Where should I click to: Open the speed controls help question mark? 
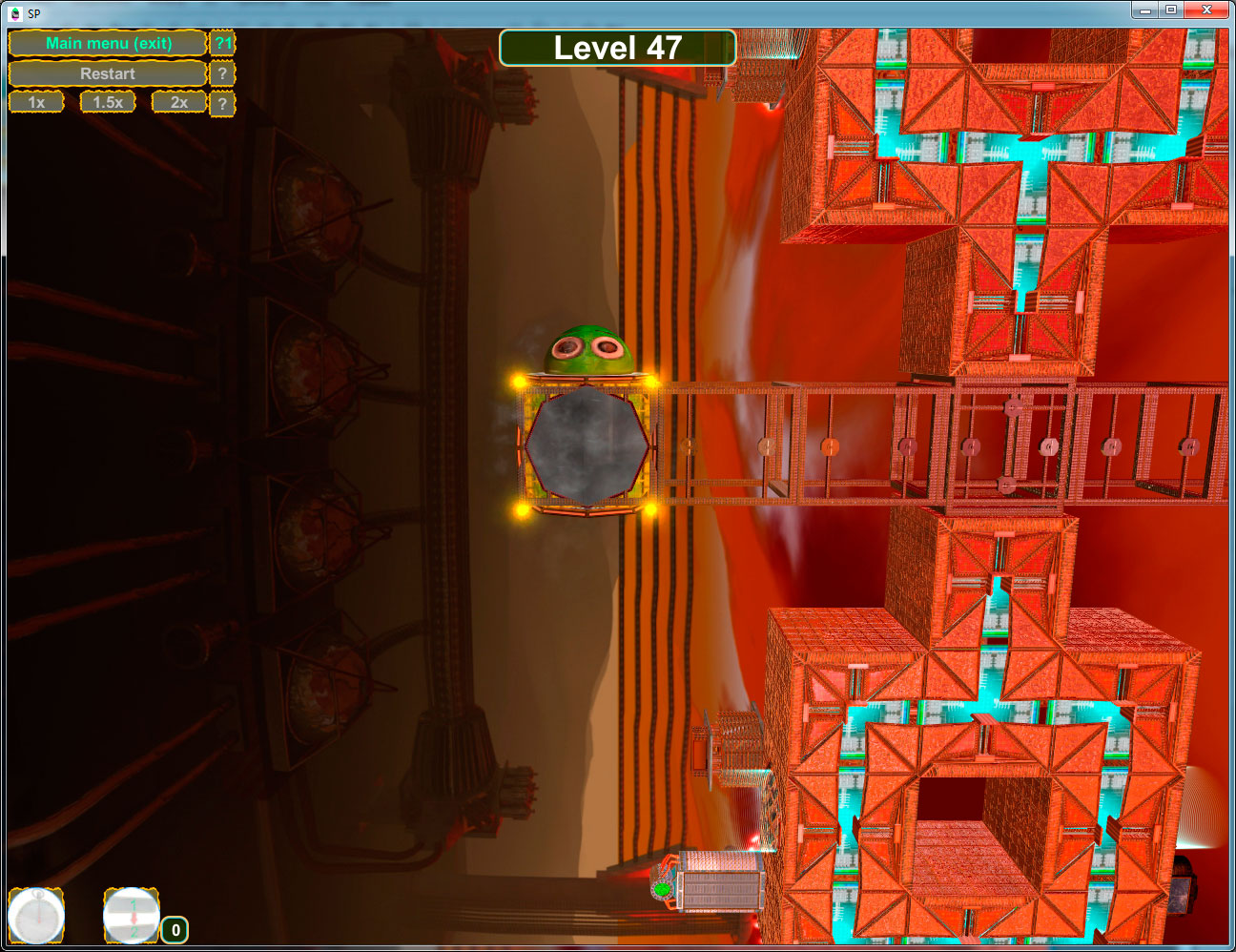[x=222, y=103]
